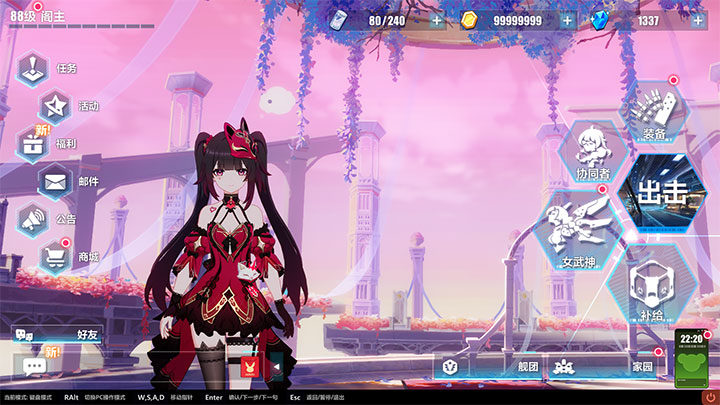Add gold coins with the plus button
720x405 pixels.
[567, 20]
